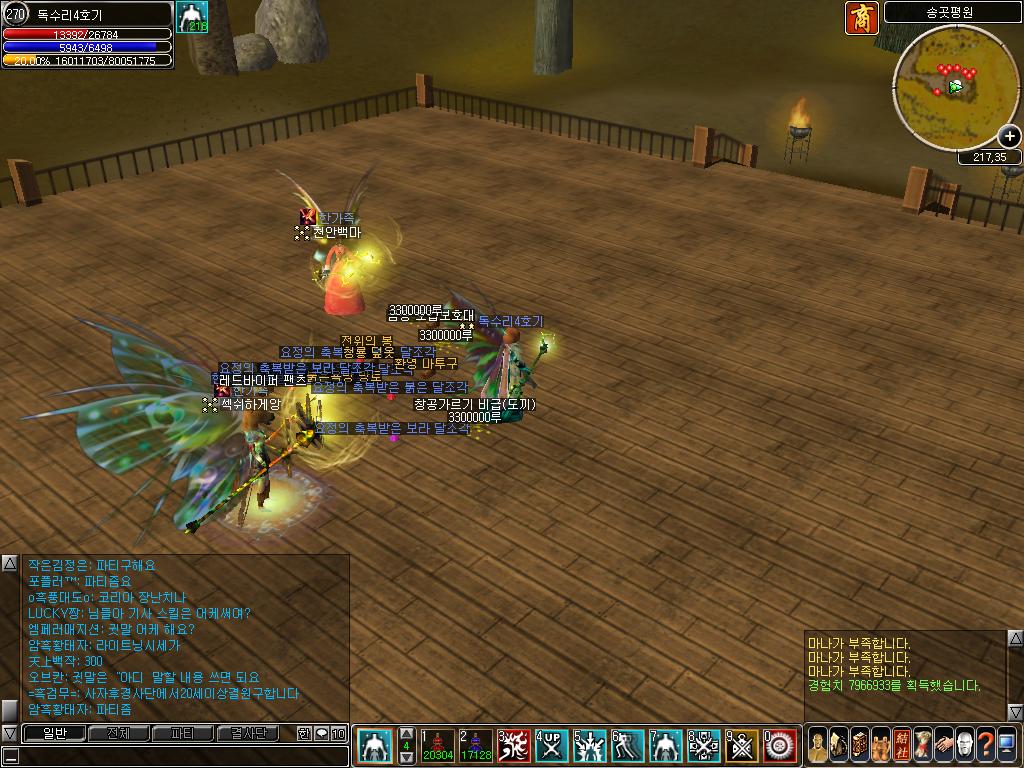1024x768 pixels.
Task: Use the red potion in slot 1
Action: coord(438,746)
